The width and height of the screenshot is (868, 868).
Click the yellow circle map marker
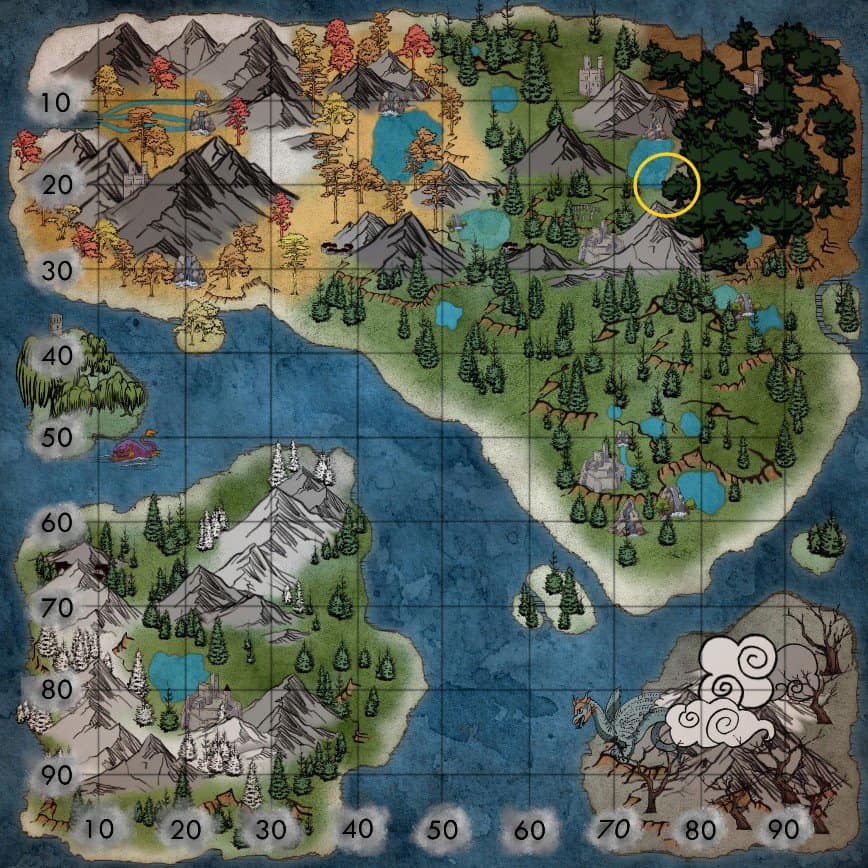(665, 185)
